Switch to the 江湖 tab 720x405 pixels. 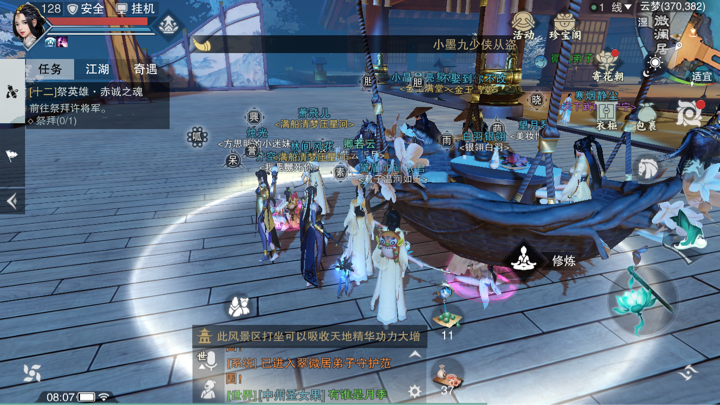[97, 69]
